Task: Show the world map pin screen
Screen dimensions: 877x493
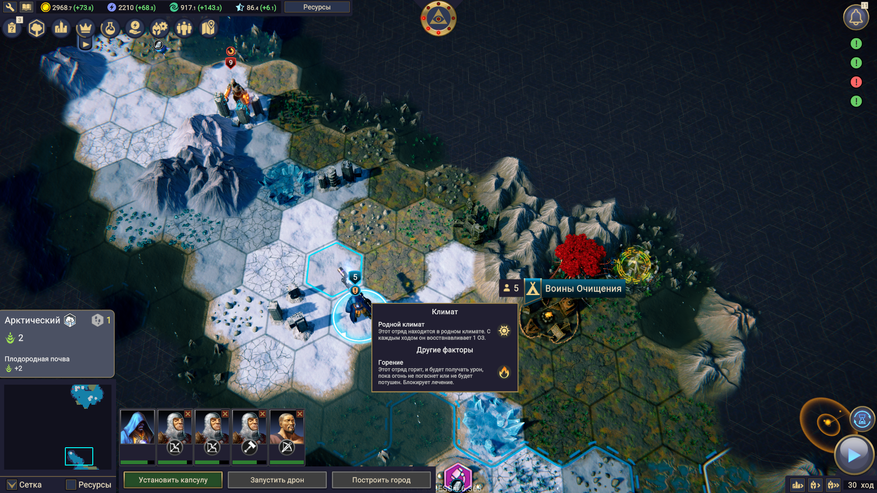Action: (x=208, y=28)
